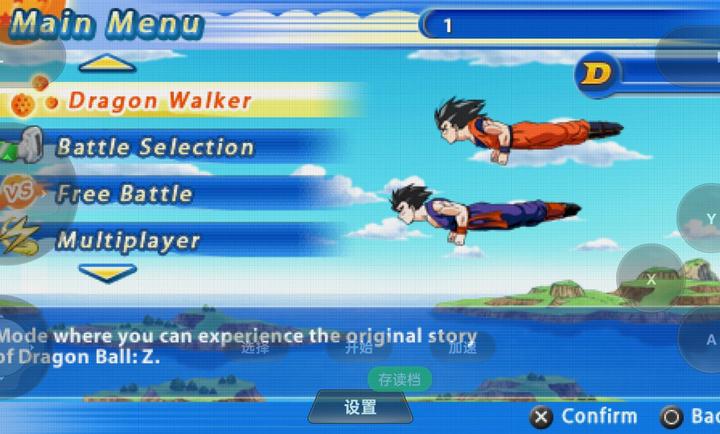Select the Multiplayer menu entry

tap(128, 241)
